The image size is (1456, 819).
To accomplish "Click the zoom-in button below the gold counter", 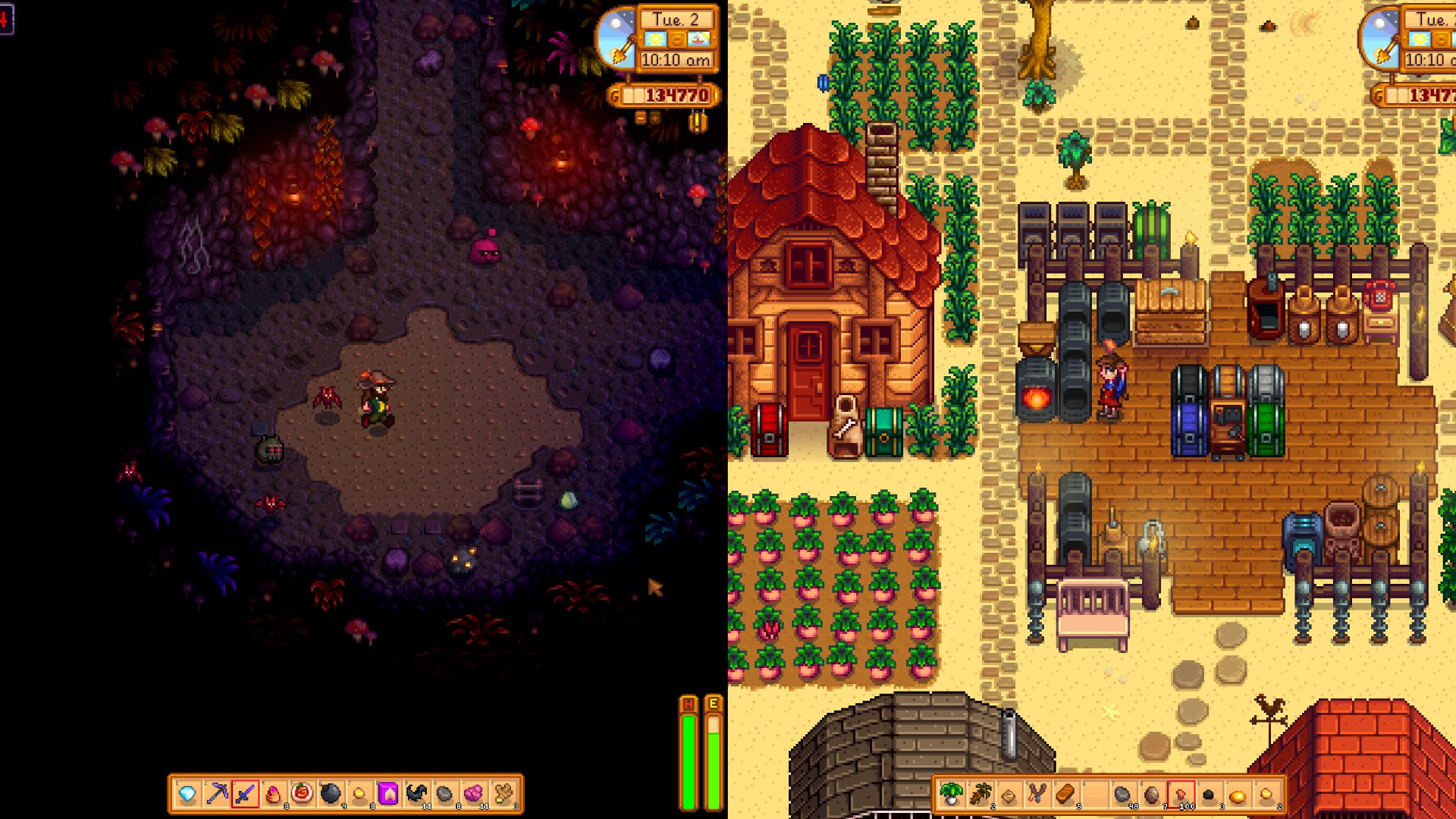I will 654,118.
